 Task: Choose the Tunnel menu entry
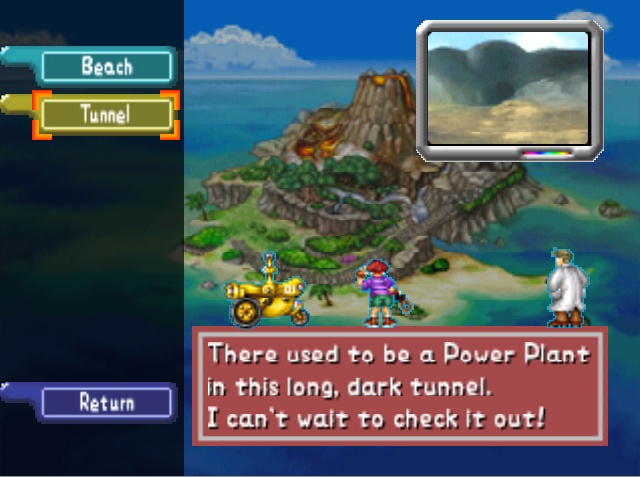tap(106, 115)
